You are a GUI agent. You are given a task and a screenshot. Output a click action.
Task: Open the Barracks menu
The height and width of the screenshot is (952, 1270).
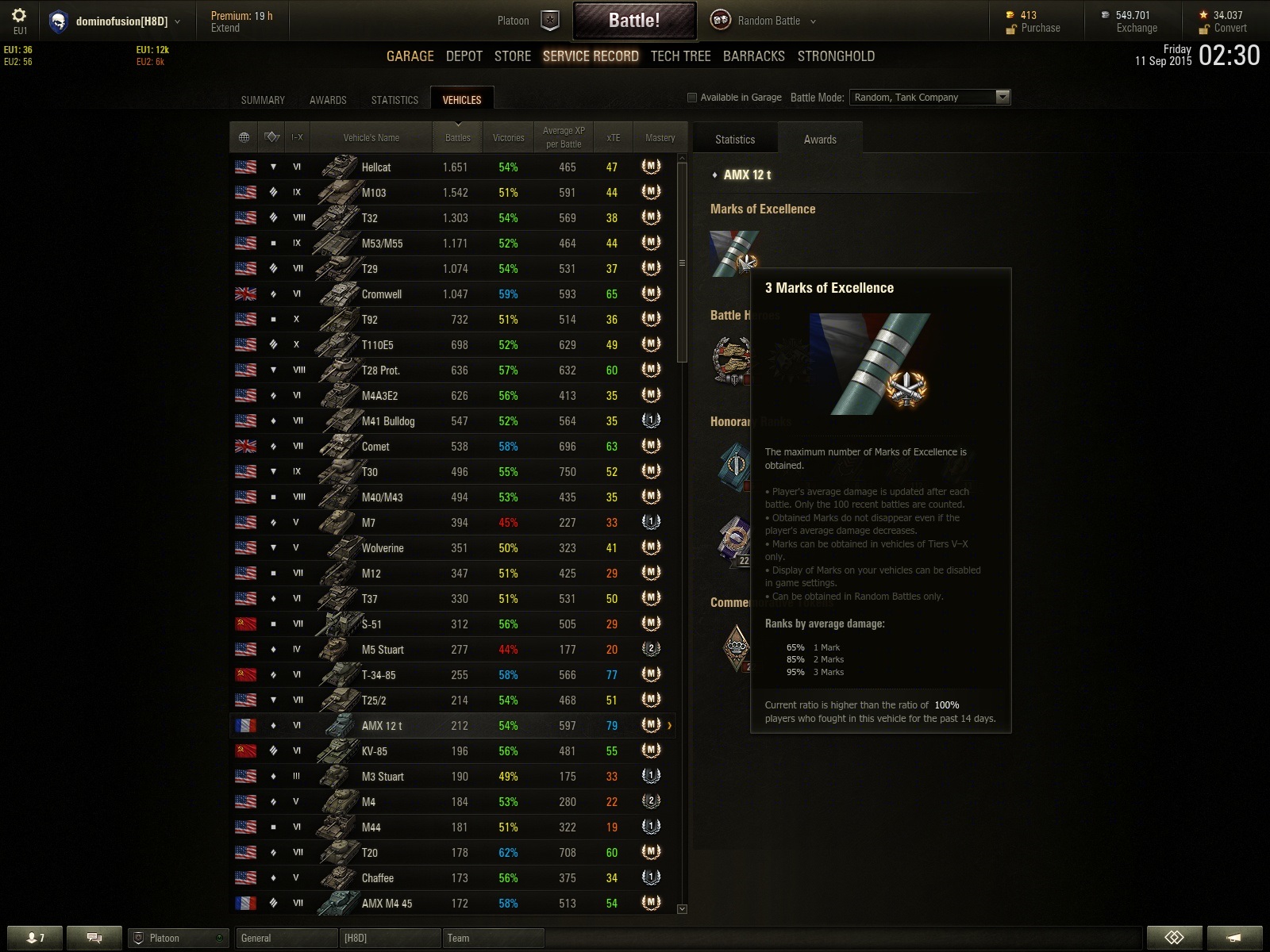753,56
